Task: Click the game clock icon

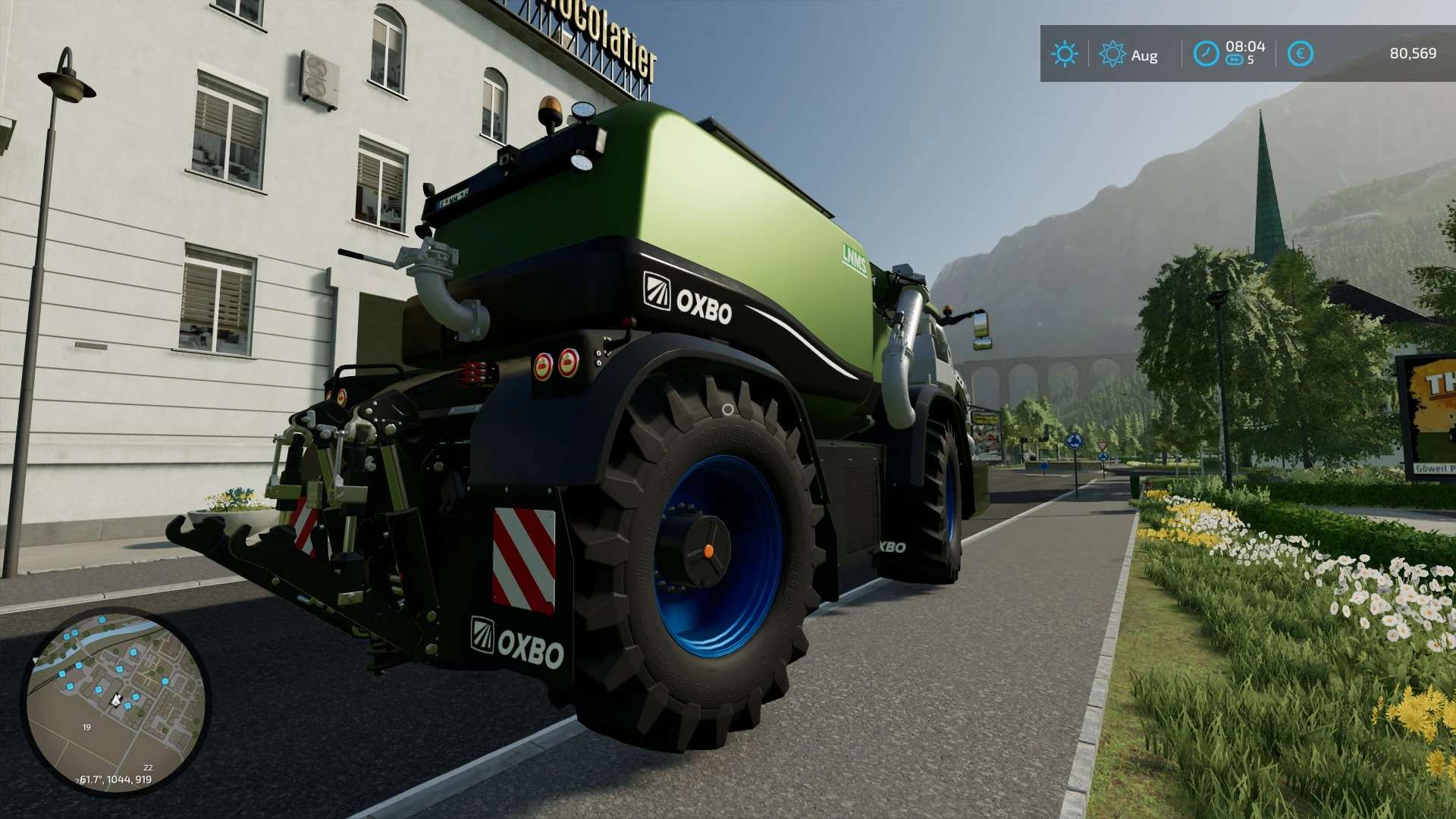Action: tap(1206, 54)
